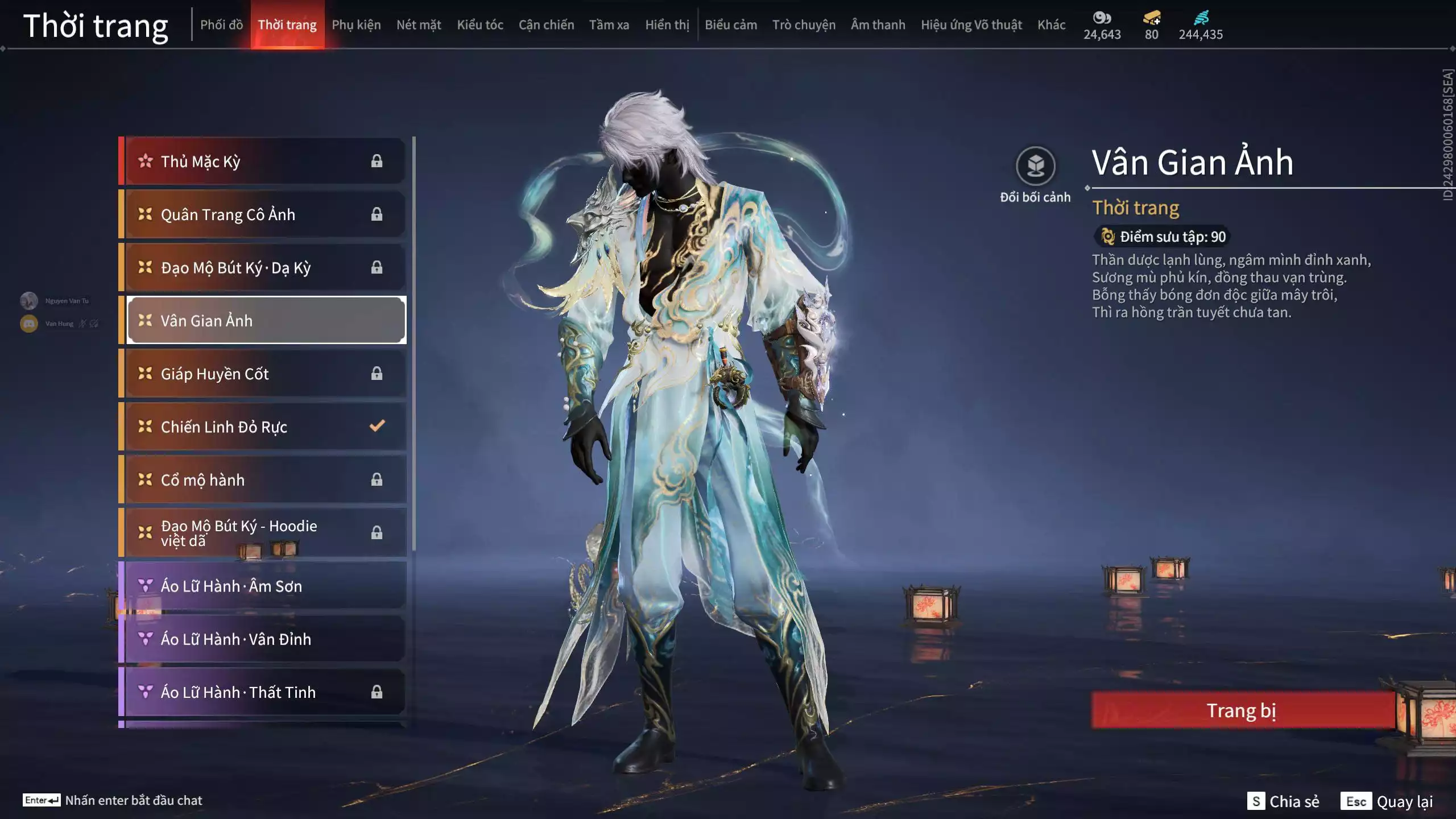Go back with Quay lại
Screen dimensions: 1456x819
[1388, 801]
